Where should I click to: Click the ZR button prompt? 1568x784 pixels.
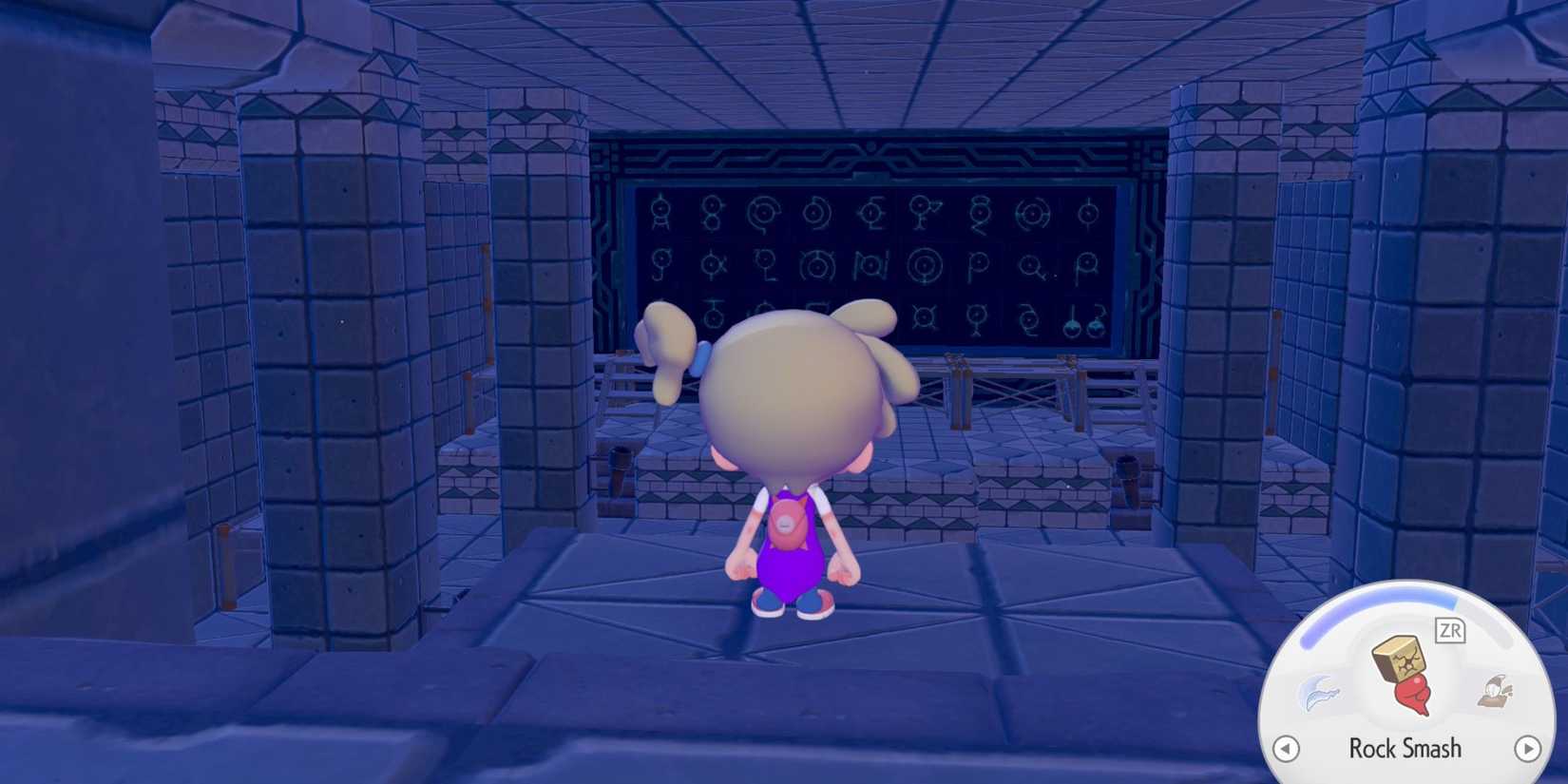pyautogui.click(x=1450, y=630)
